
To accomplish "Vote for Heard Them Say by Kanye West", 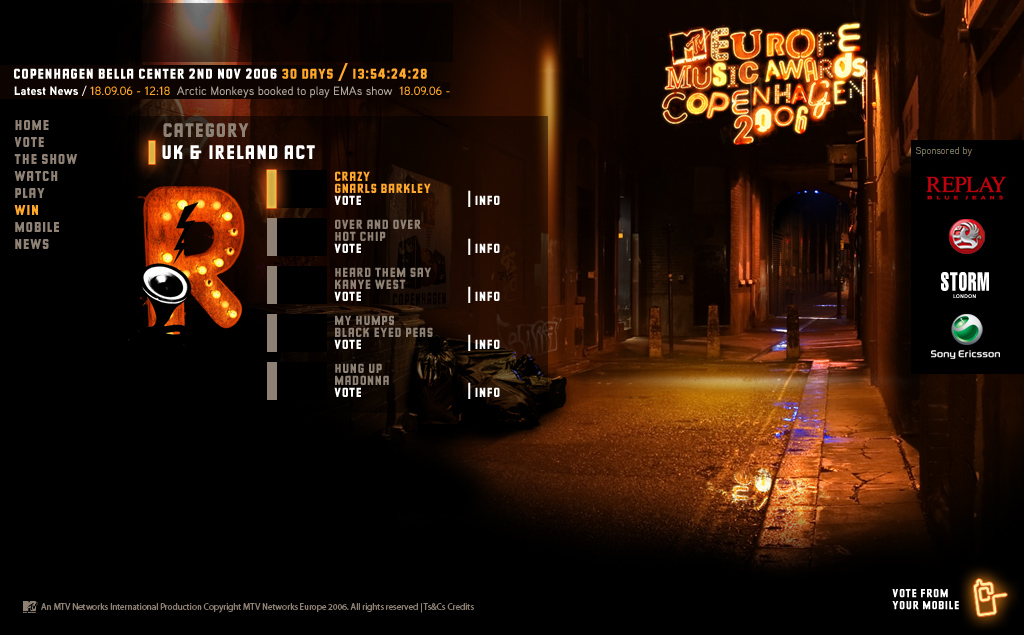I will (348, 296).
